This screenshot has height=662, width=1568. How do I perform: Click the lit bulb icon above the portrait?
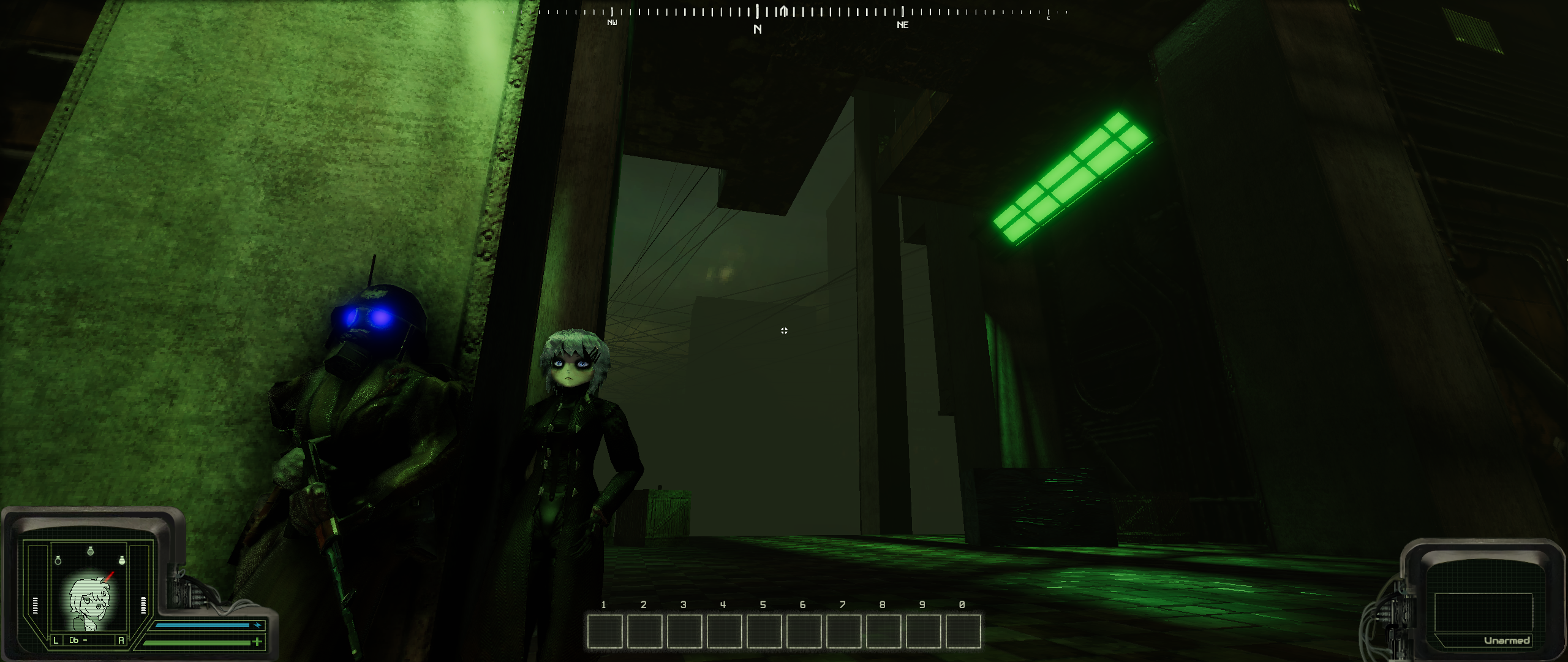[121, 560]
